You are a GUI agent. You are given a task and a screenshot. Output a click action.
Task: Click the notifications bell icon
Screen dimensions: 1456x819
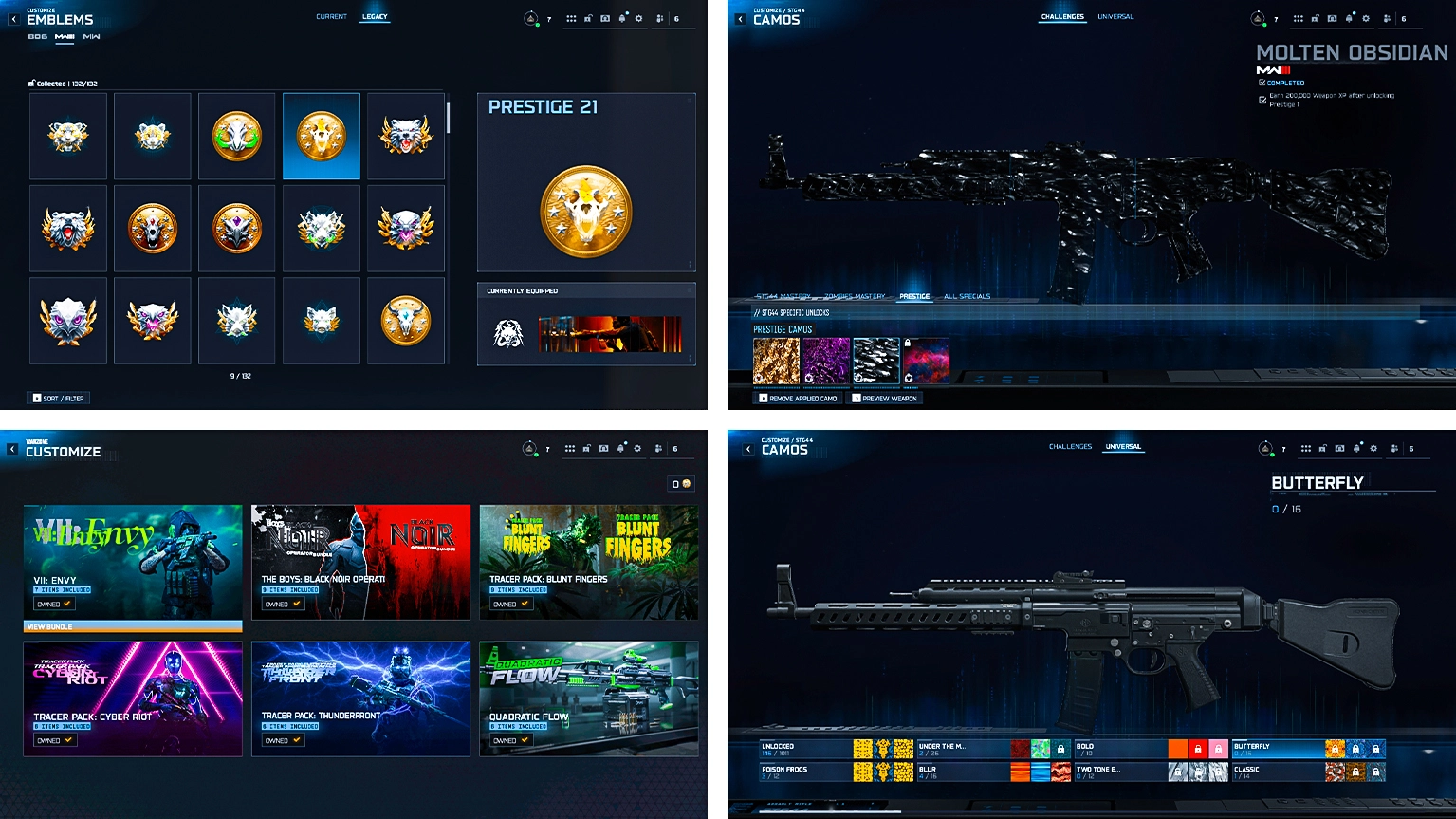click(622, 17)
